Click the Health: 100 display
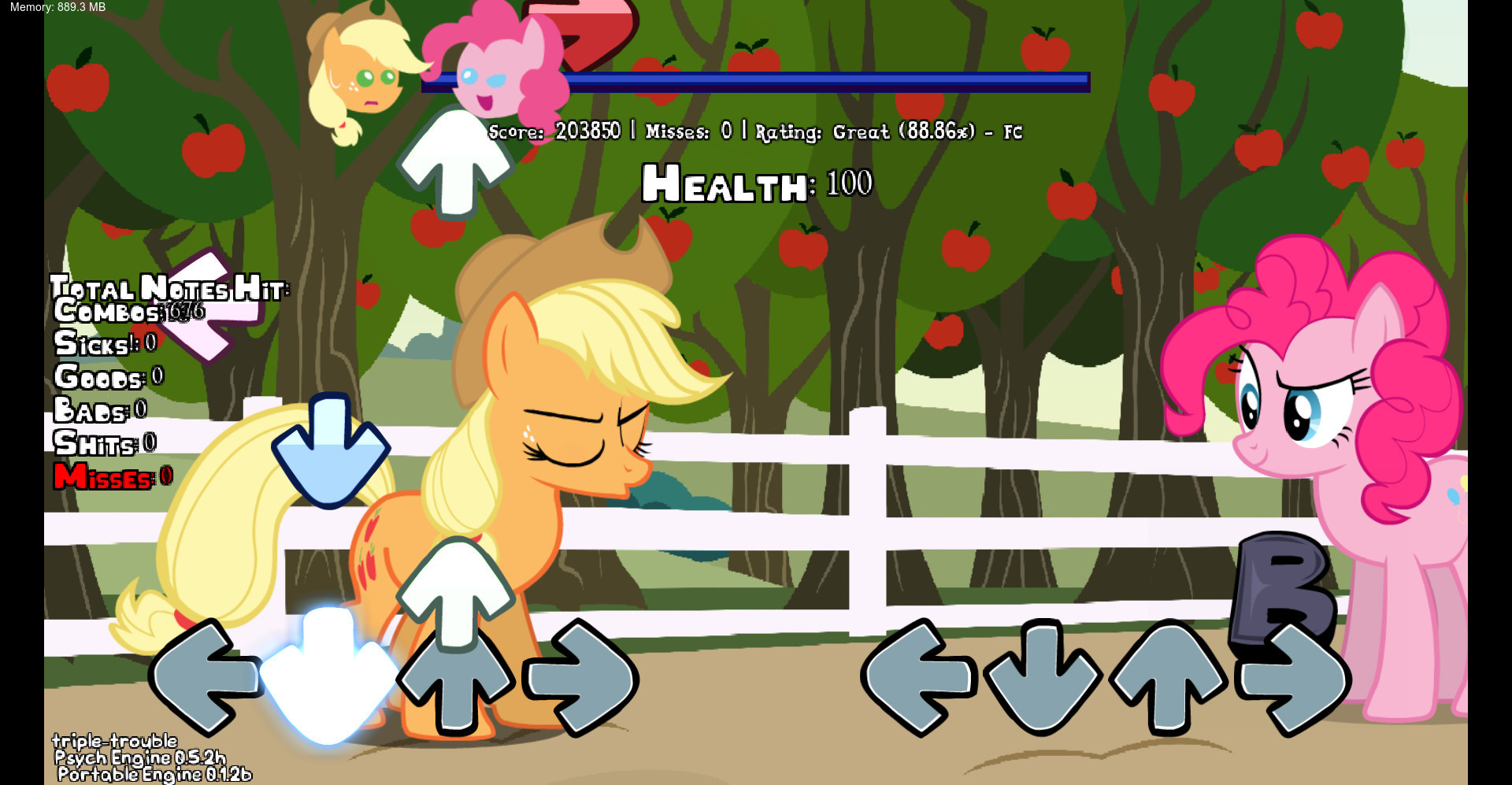Image resolution: width=1512 pixels, height=785 pixels. click(754, 184)
